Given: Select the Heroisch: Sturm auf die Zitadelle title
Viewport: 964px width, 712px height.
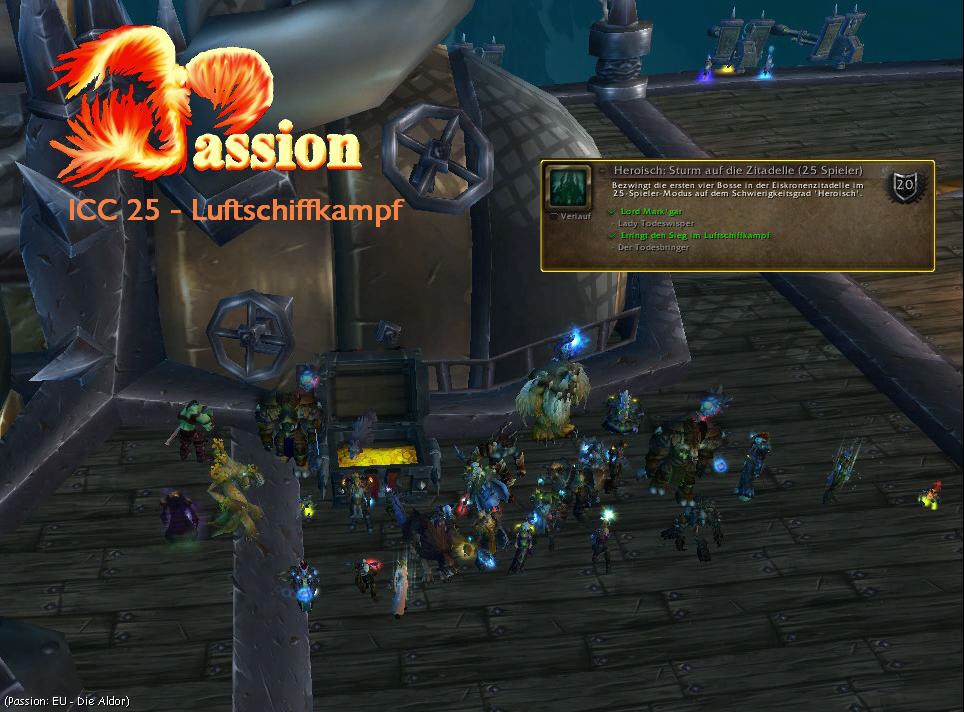Looking at the screenshot, I should point(737,171).
